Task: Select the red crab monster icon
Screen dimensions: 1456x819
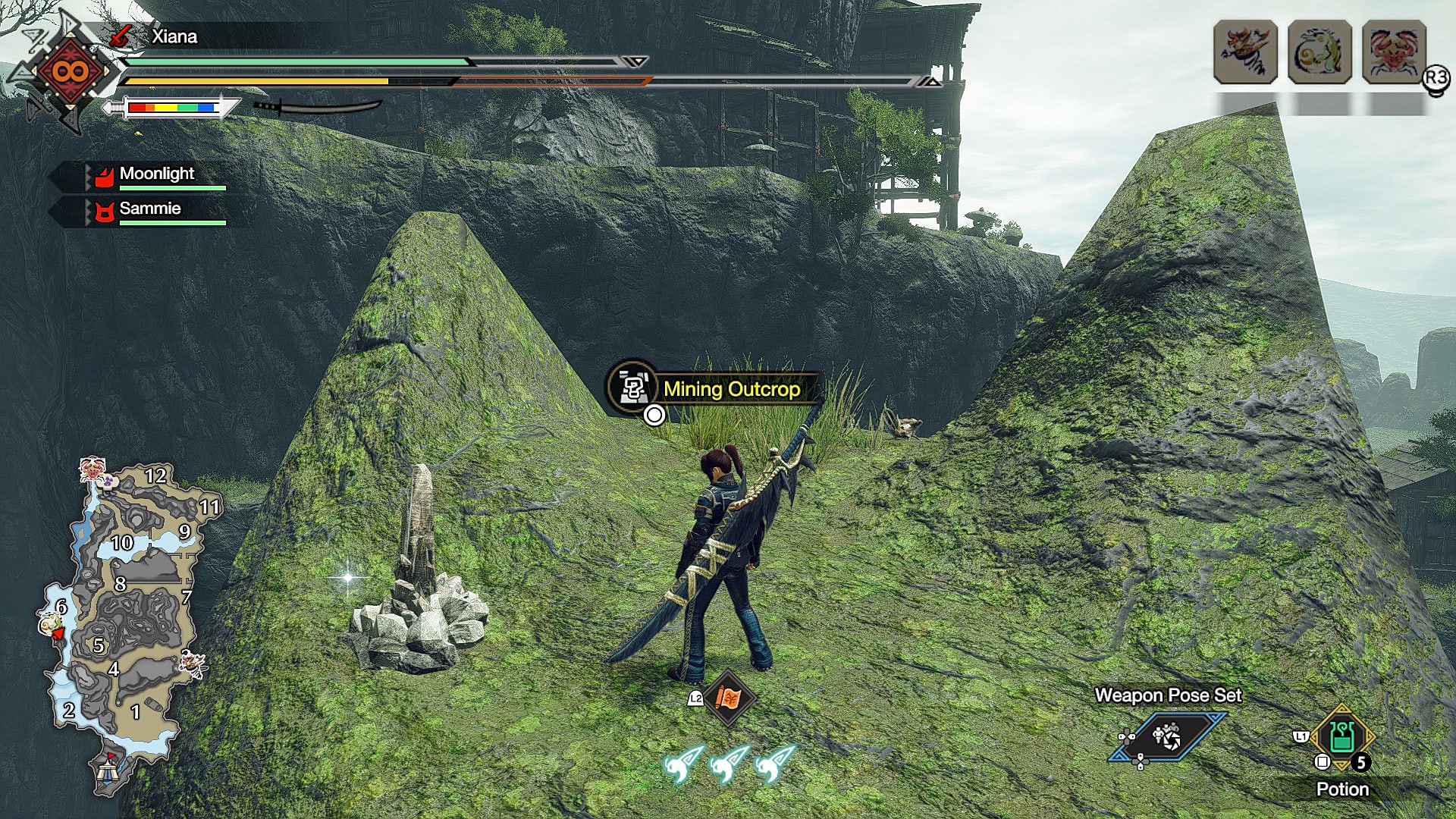Action: coord(1394,52)
